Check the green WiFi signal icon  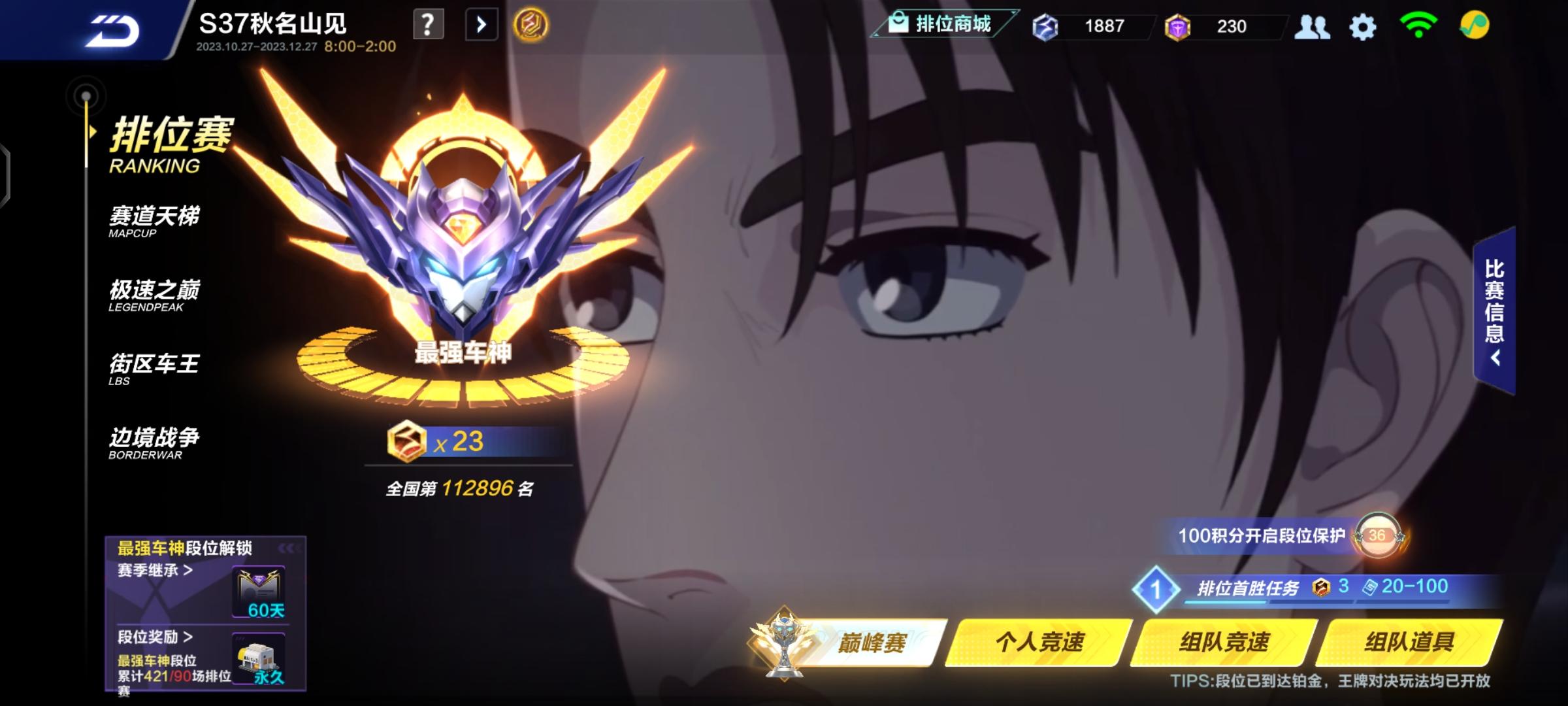click(1418, 27)
